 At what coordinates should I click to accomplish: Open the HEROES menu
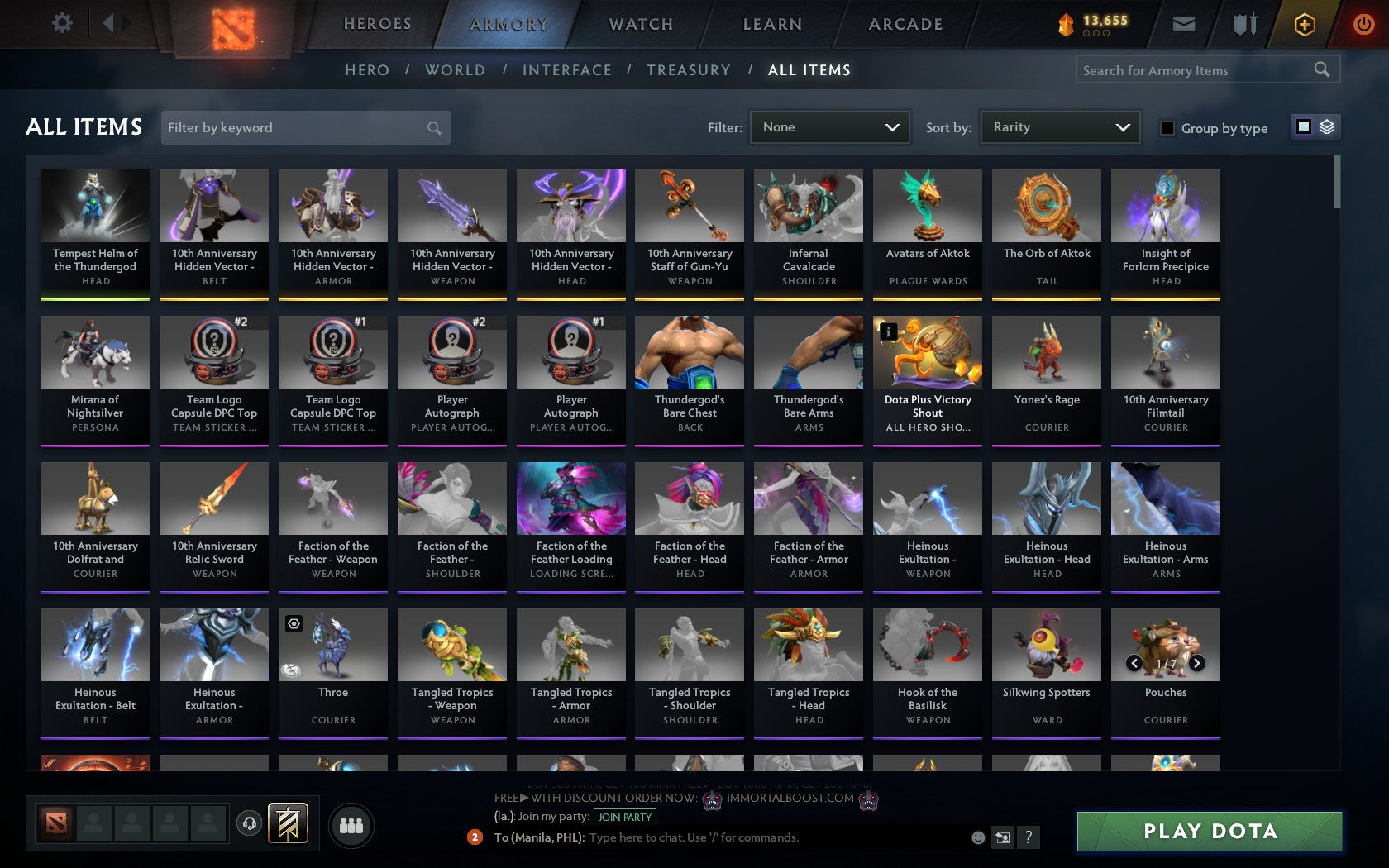377,24
